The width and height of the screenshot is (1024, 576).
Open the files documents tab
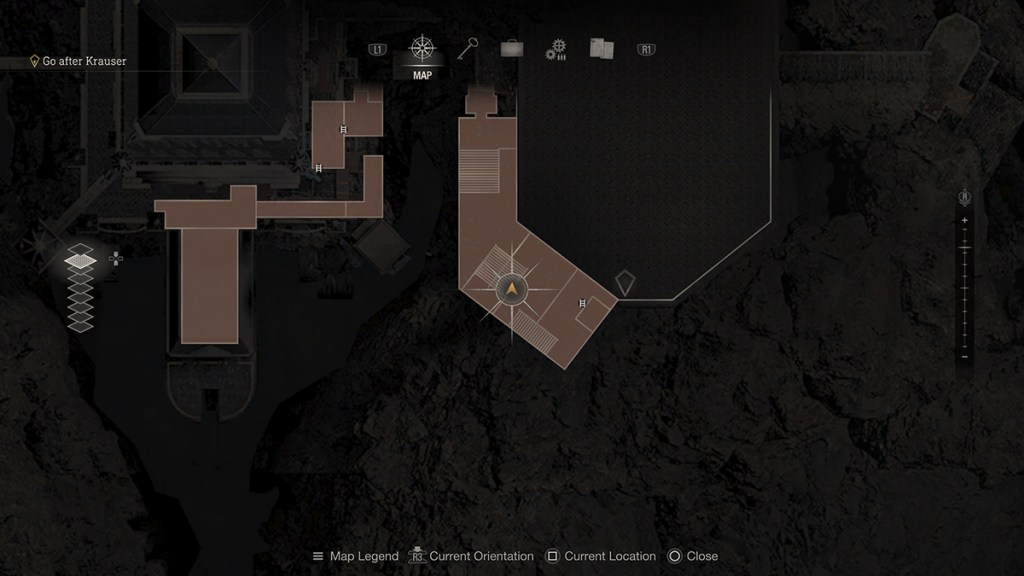pyautogui.click(x=601, y=49)
